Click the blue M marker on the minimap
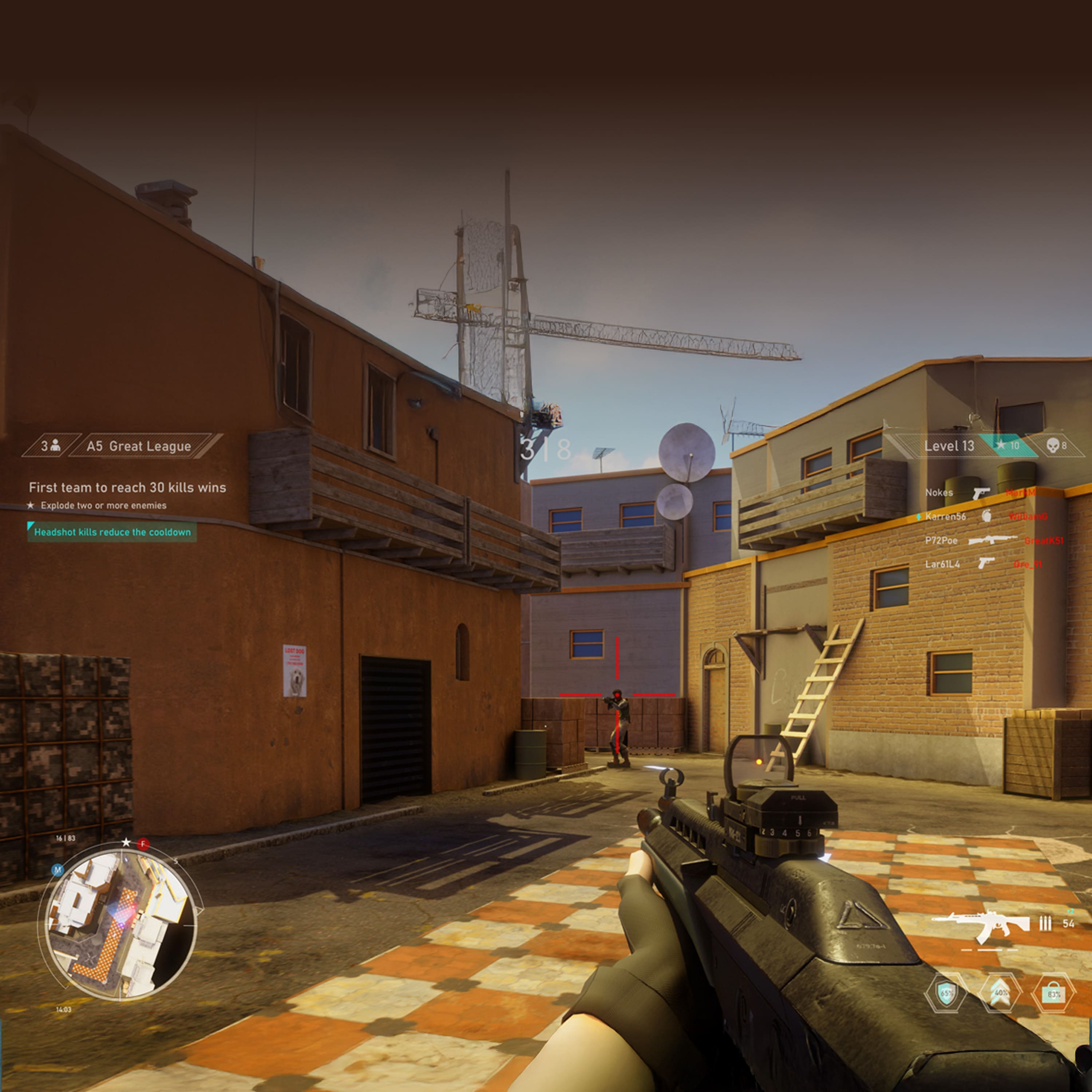The height and width of the screenshot is (1092, 1092). pyautogui.click(x=58, y=870)
